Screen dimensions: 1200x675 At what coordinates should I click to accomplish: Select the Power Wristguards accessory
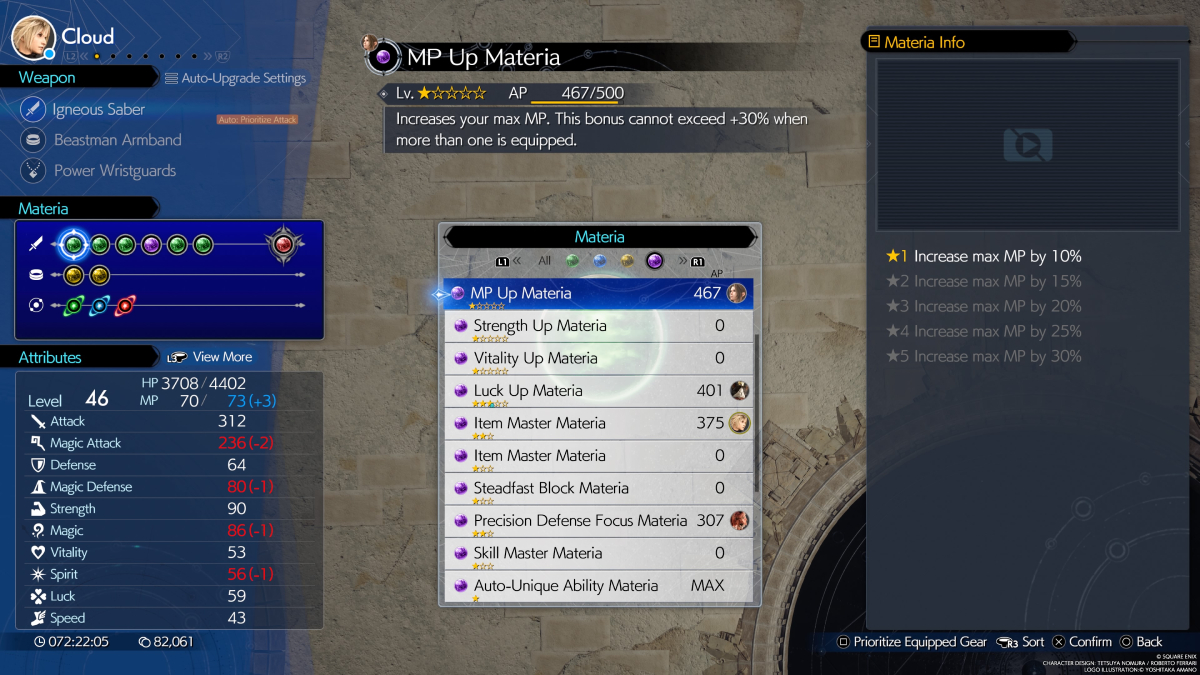click(114, 171)
